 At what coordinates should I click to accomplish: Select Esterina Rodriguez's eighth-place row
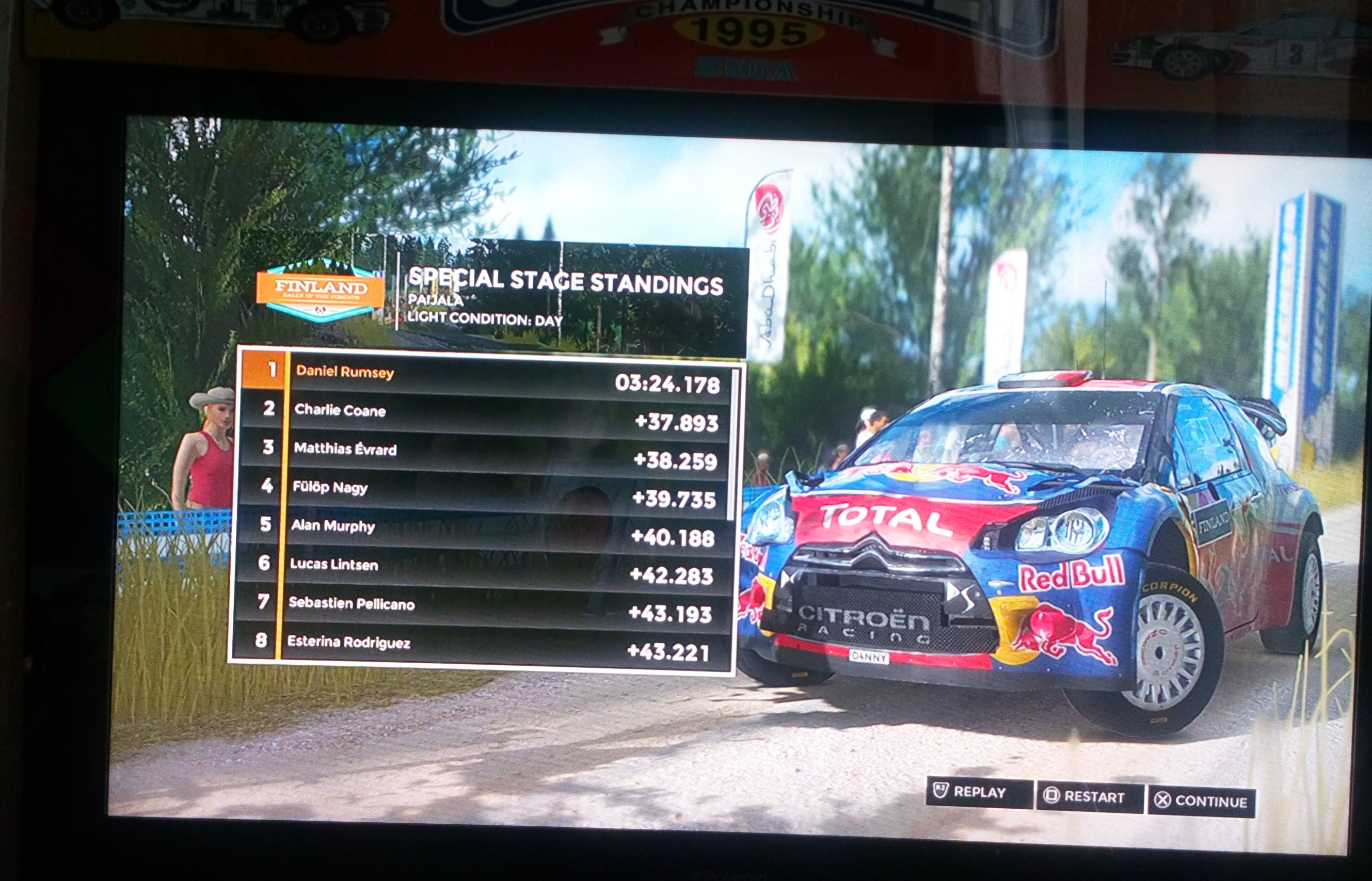click(478, 647)
